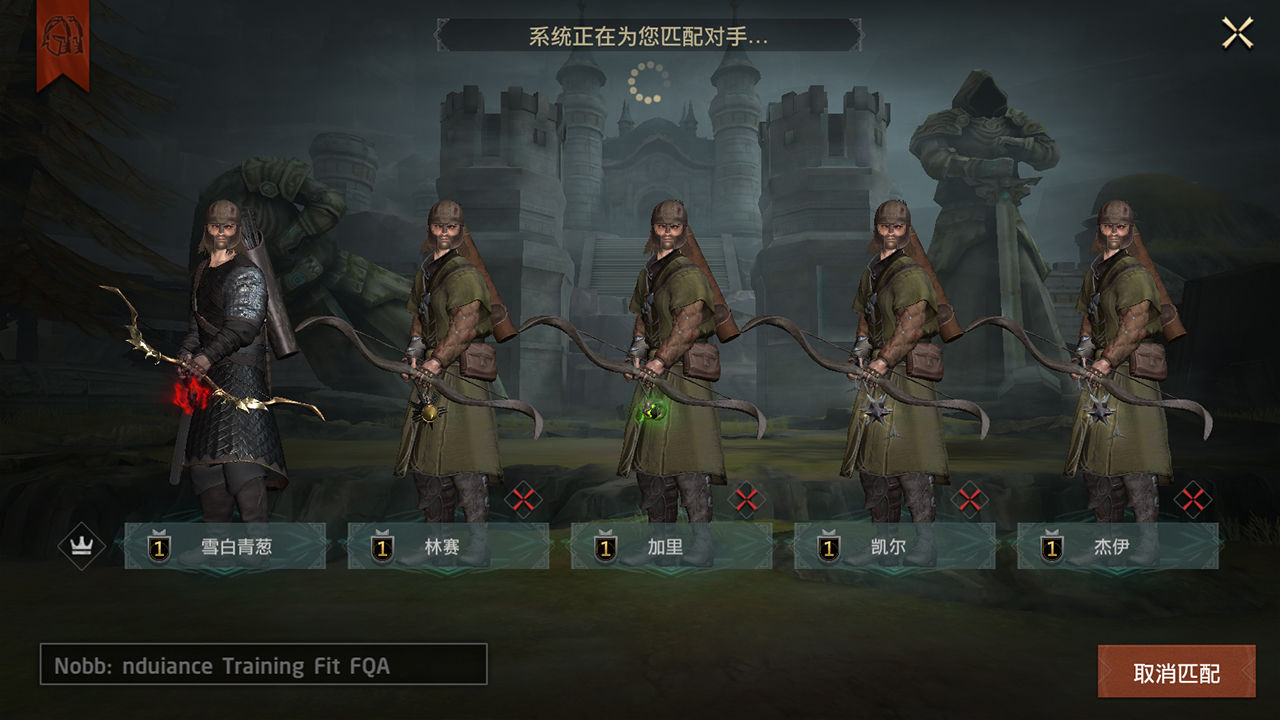Close the matchmaking screen with the X

pyautogui.click(x=1236, y=31)
